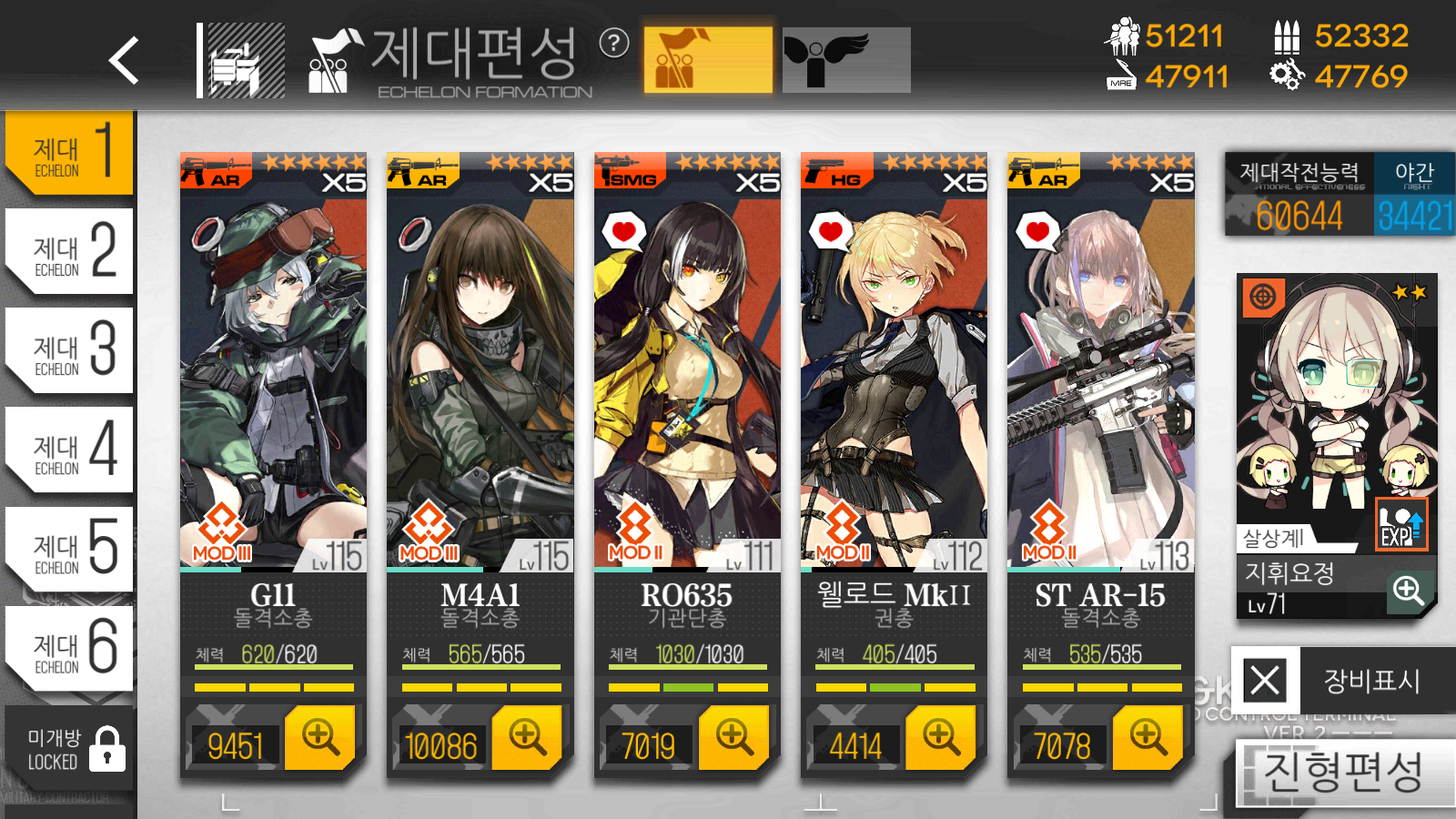Switch to Echelon 2 tab
1456x819 pixels.
[x=71, y=251]
